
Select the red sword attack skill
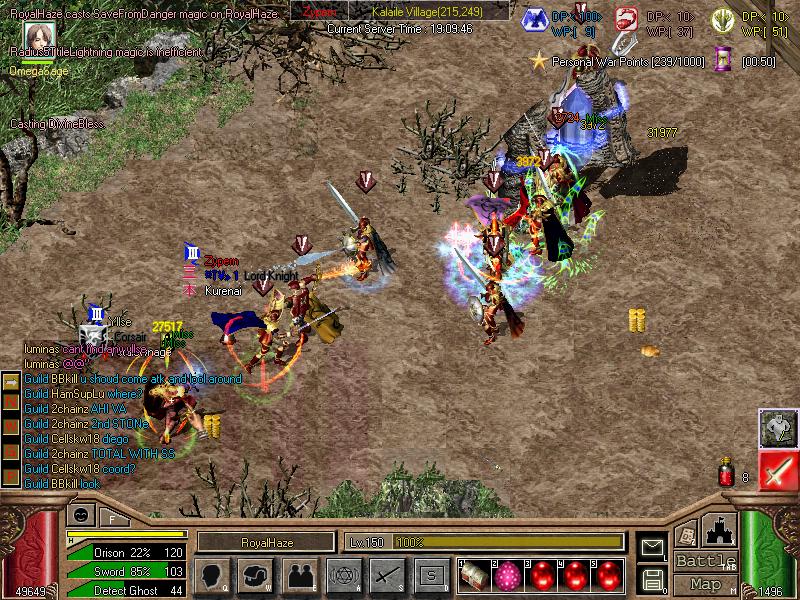pyautogui.click(x=777, y=470)
